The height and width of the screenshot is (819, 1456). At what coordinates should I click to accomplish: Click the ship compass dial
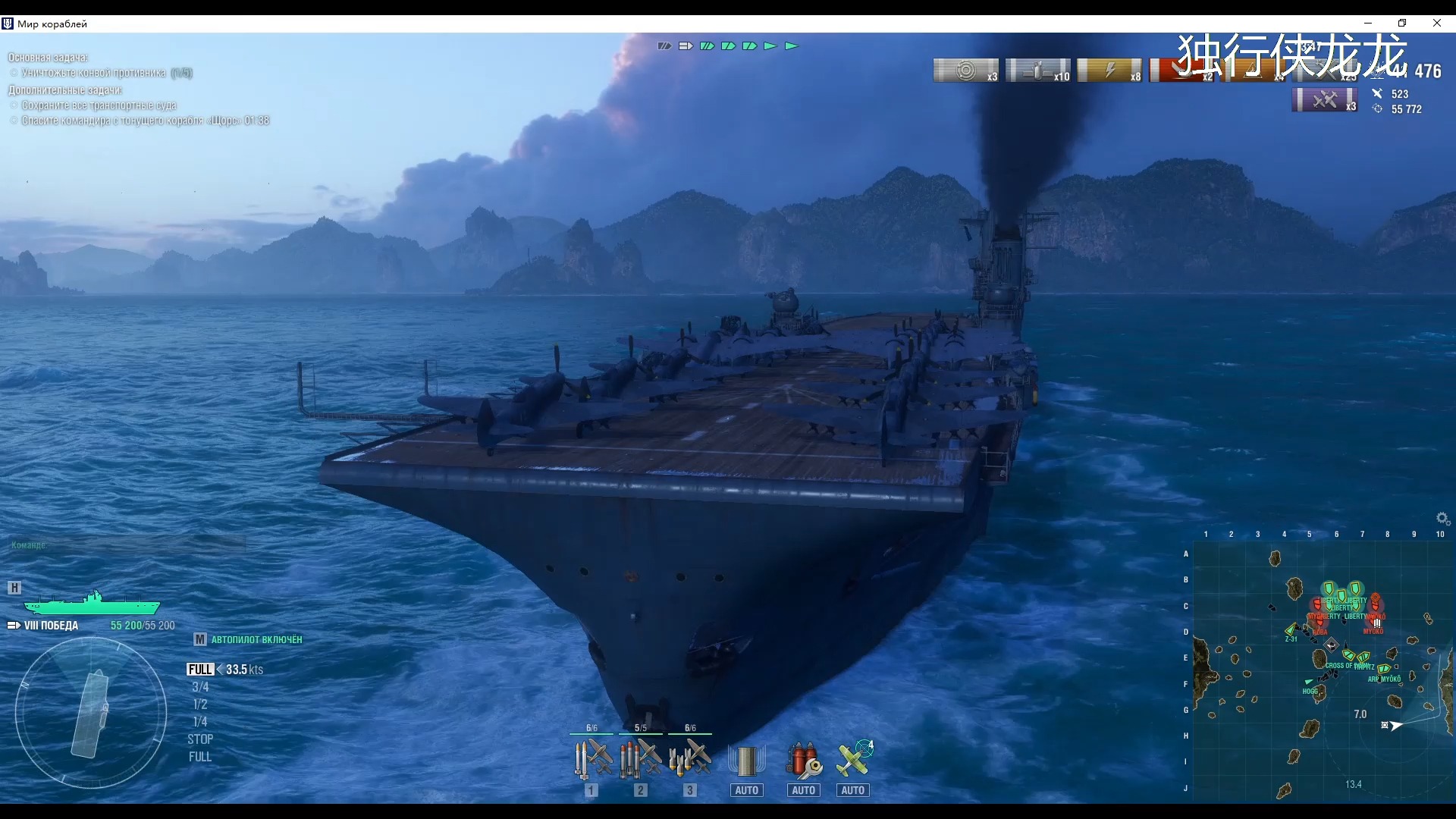point(91,713)
